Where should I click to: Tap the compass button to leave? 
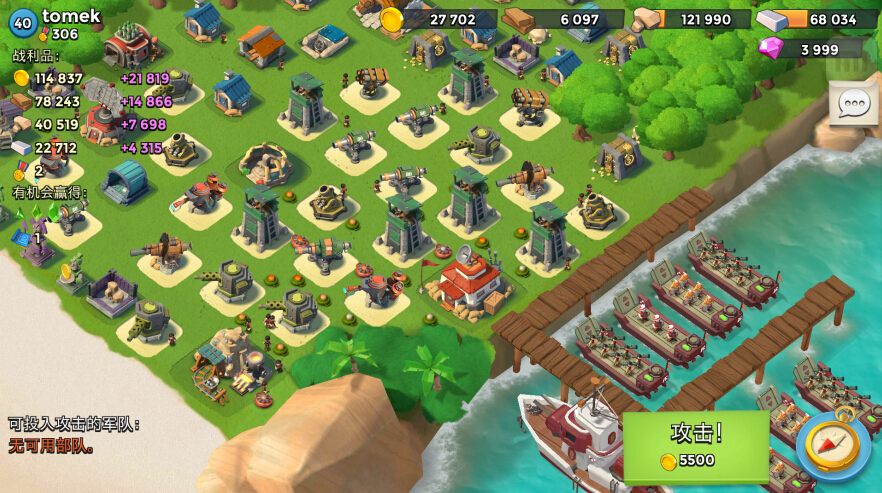coord(832,445)
